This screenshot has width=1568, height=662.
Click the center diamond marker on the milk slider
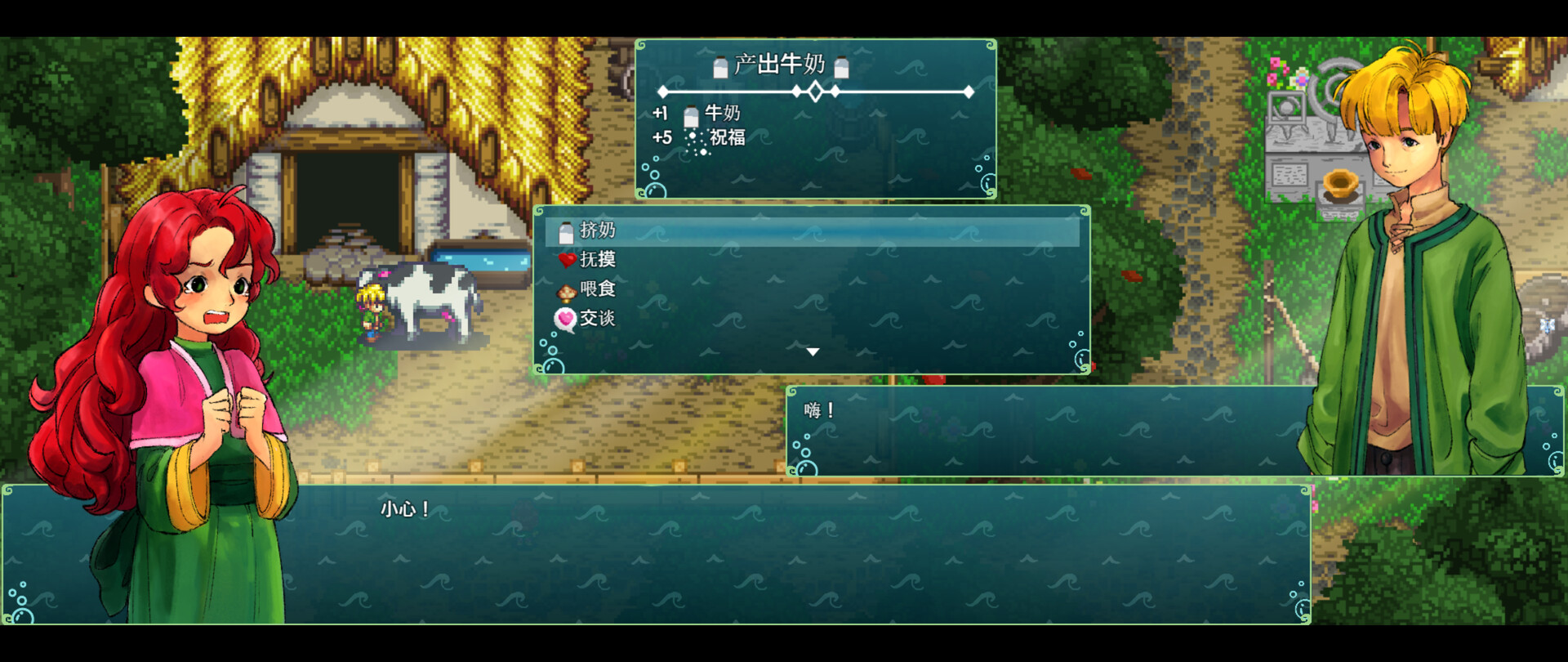pos(814,93)
